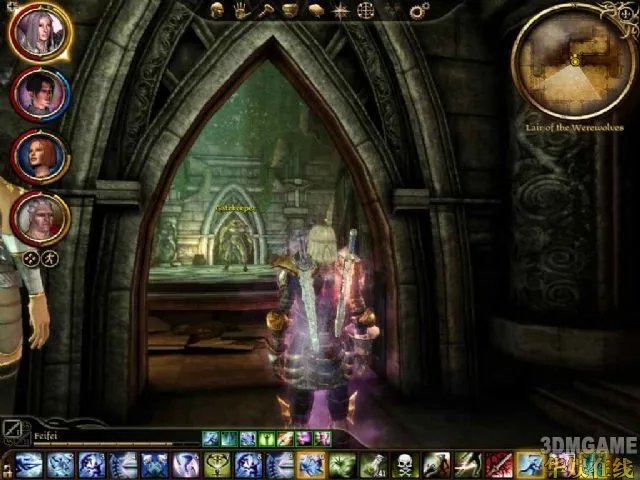
Task: Select the red-haired party member portrait
Action: click(x=40, y=155)
